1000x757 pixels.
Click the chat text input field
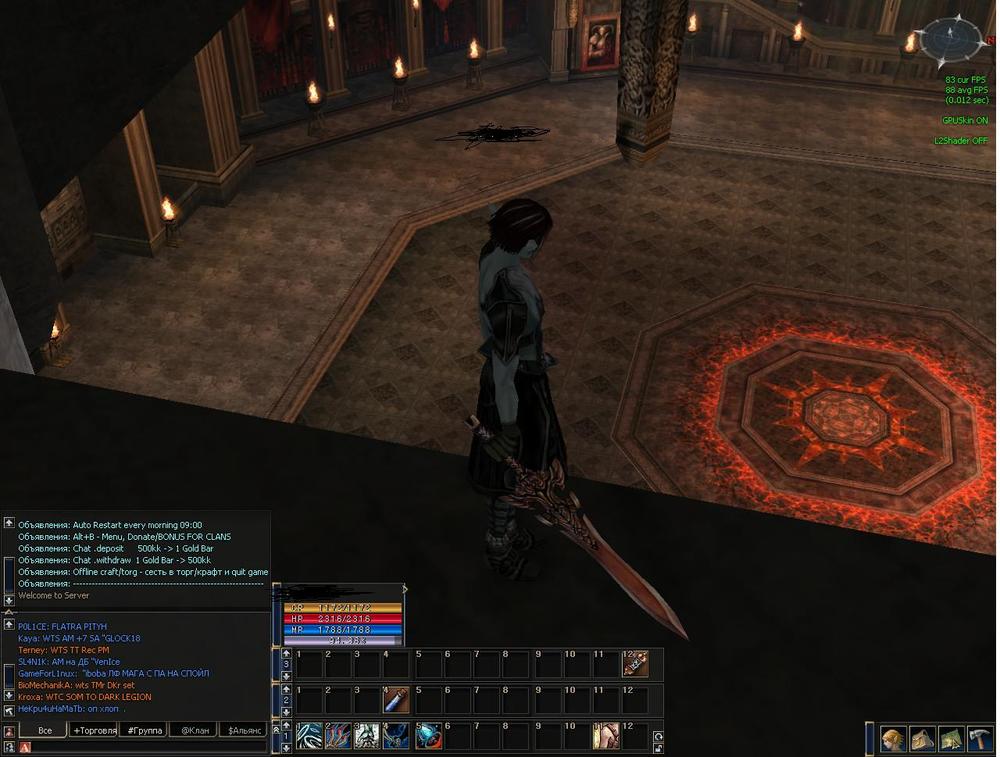click(150, 747)
